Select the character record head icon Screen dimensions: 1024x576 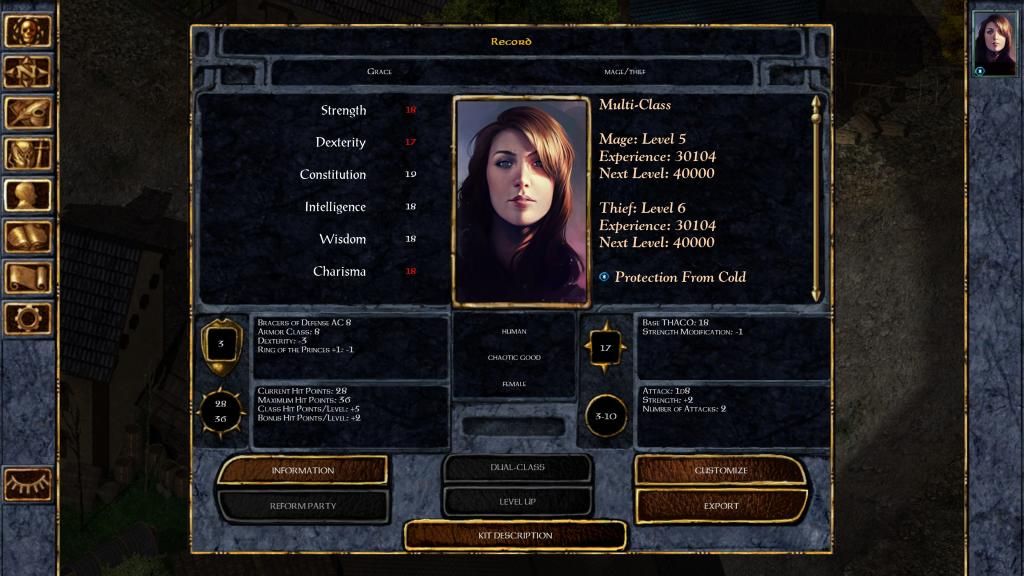pyautogui.click(x=28, y=195)
